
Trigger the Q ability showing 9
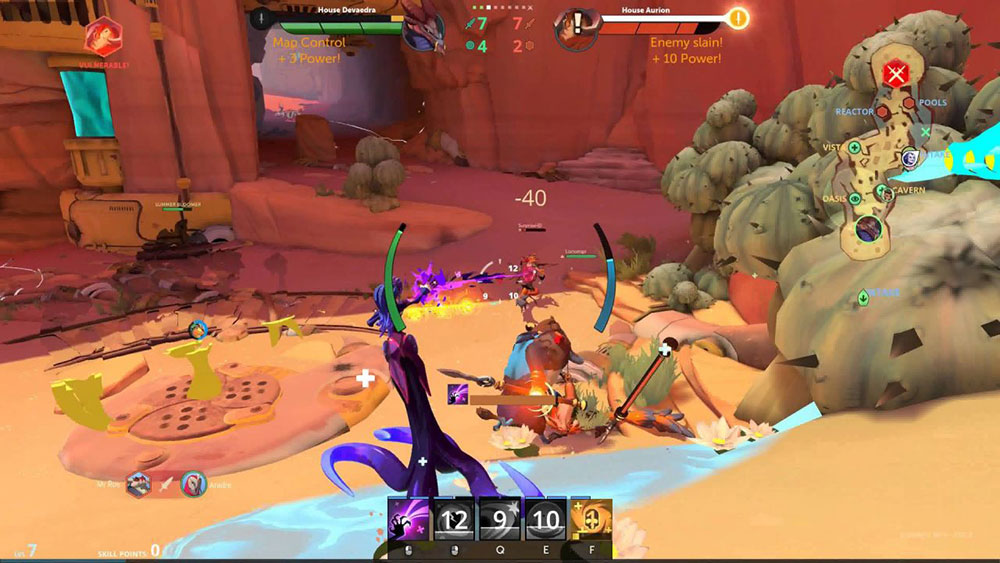(500, 520)
